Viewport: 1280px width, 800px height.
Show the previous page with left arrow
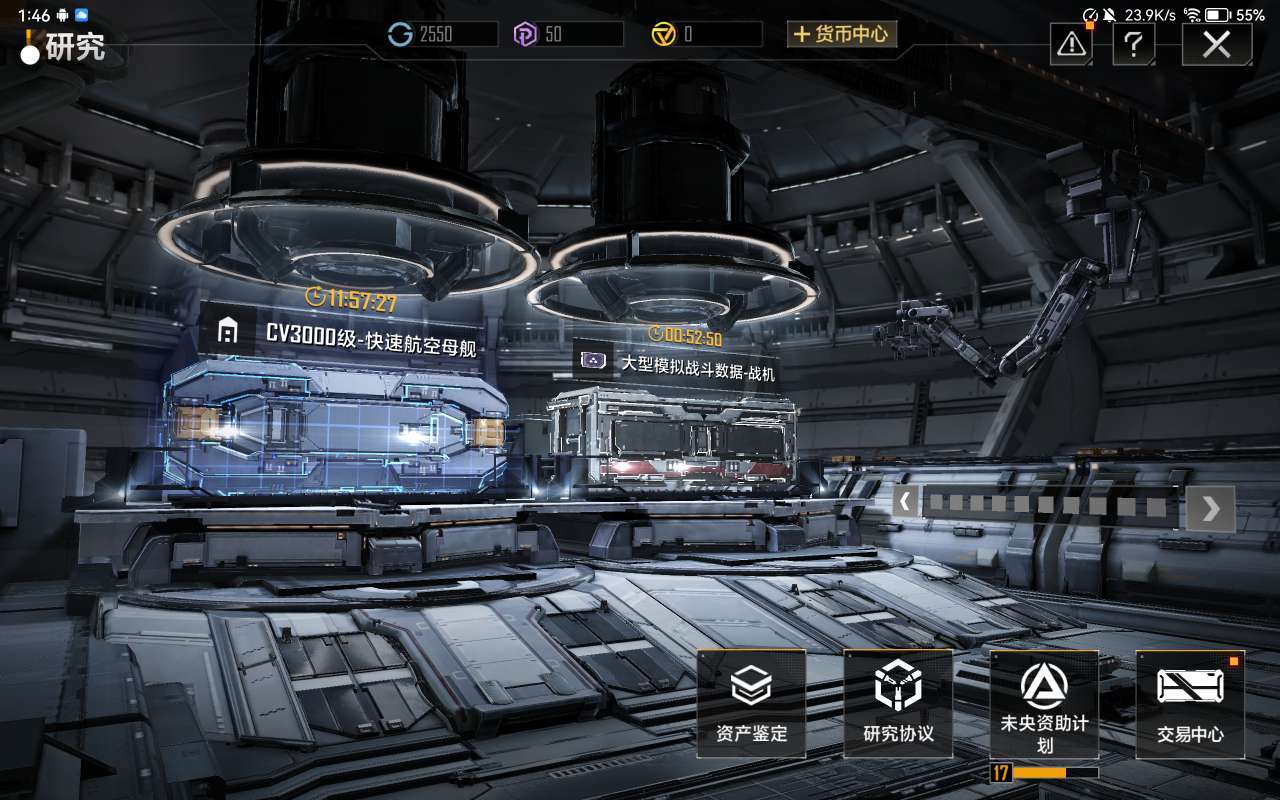(905, 501)
